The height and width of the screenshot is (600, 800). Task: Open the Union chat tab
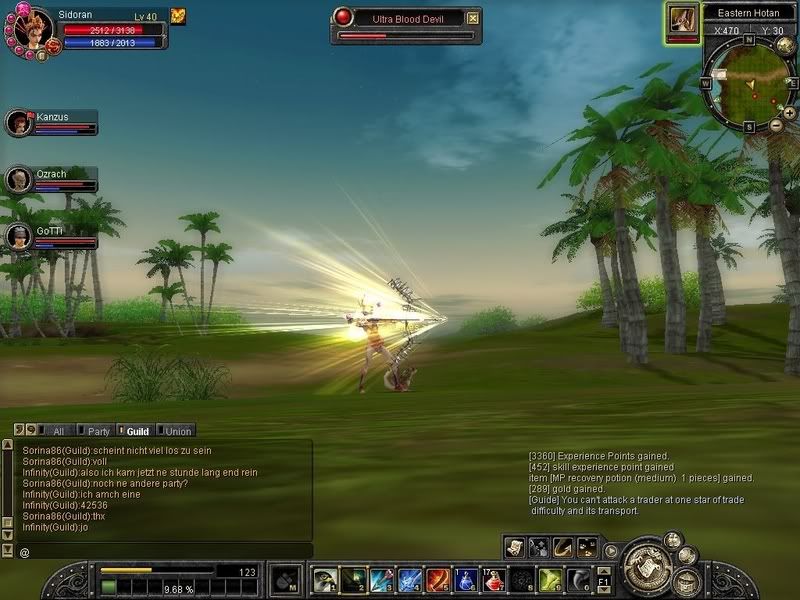point(176,431)
